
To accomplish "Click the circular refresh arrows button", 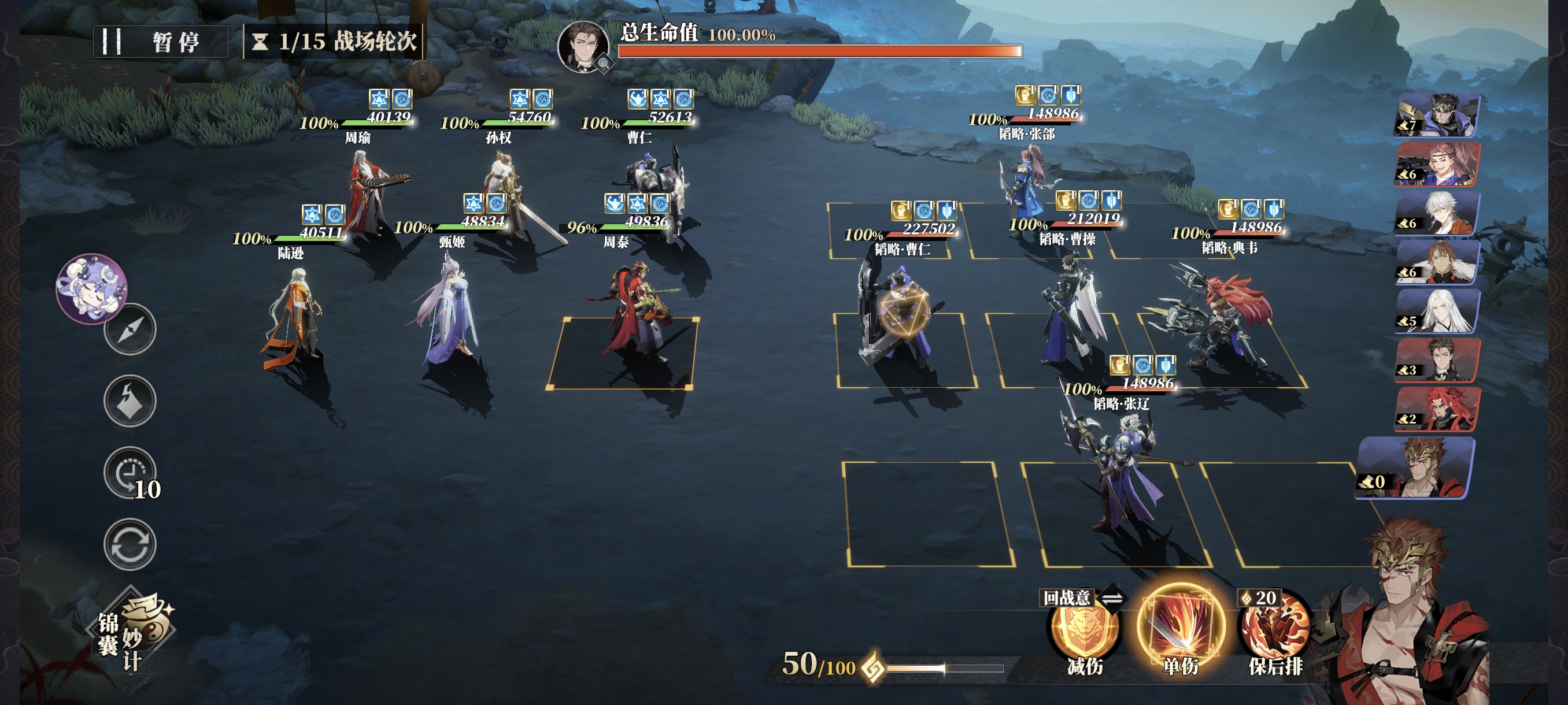I will coord(130,544).
